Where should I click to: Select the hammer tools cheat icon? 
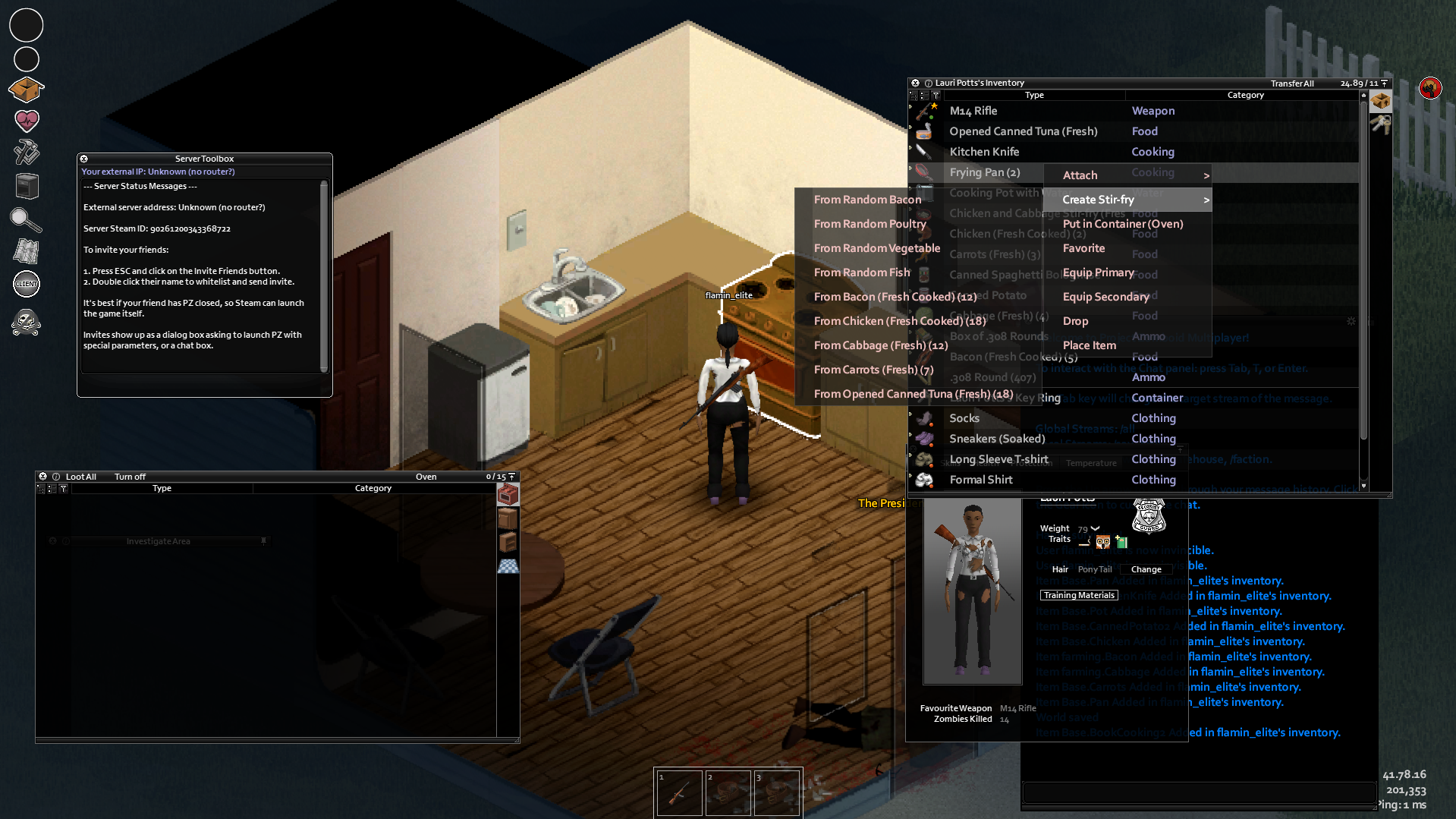(x=26, y=152)
